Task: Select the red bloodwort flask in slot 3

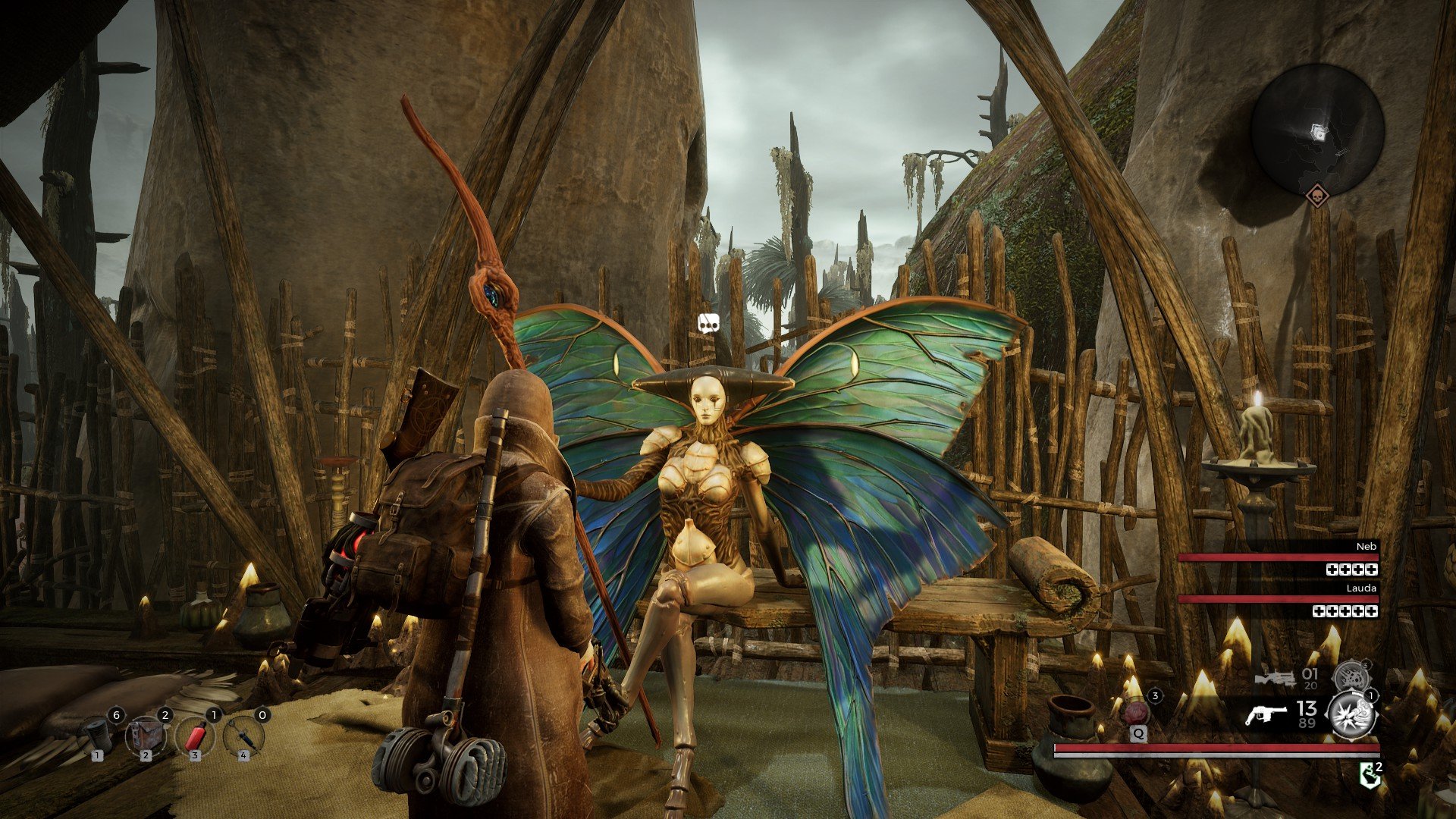Action: pos(196,736)
